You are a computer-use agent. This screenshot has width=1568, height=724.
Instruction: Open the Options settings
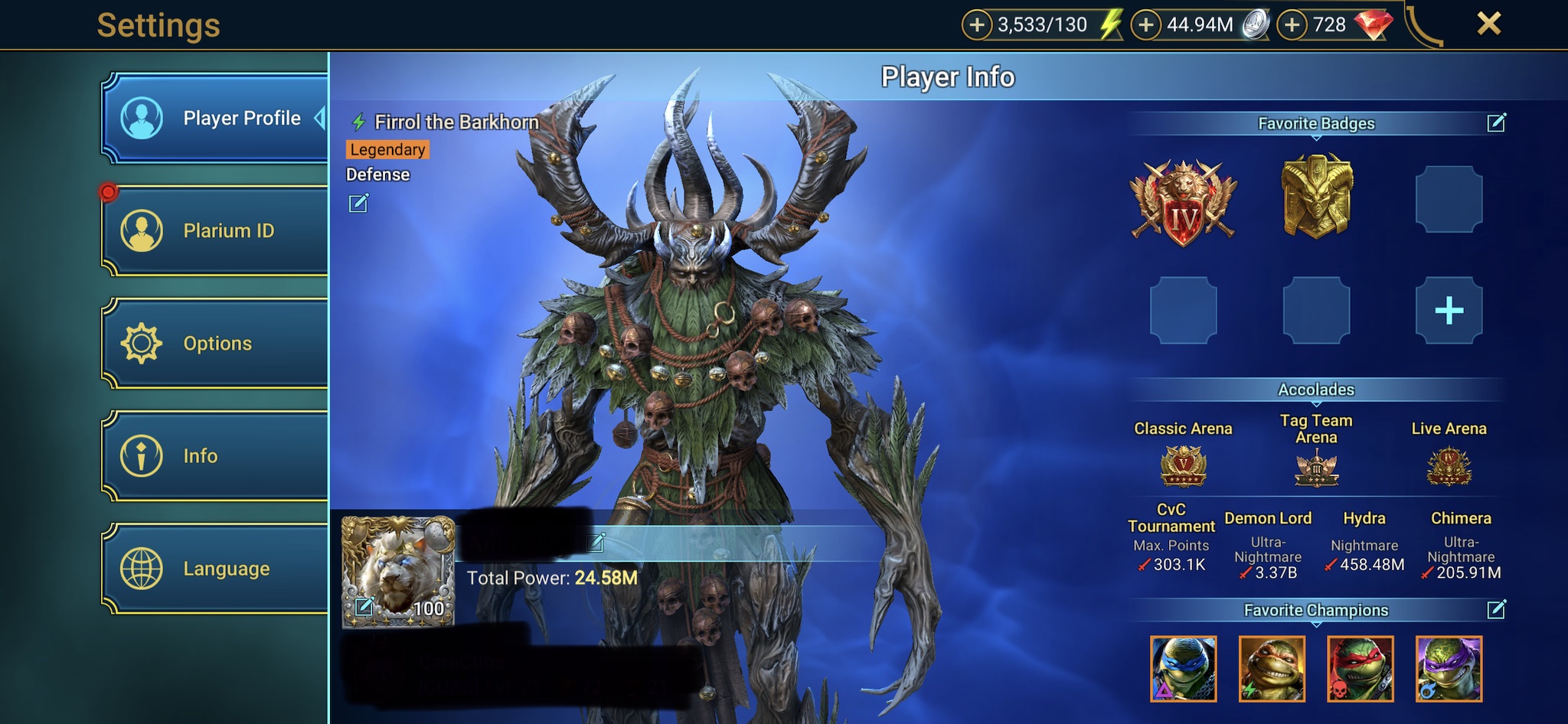[214, 343]
